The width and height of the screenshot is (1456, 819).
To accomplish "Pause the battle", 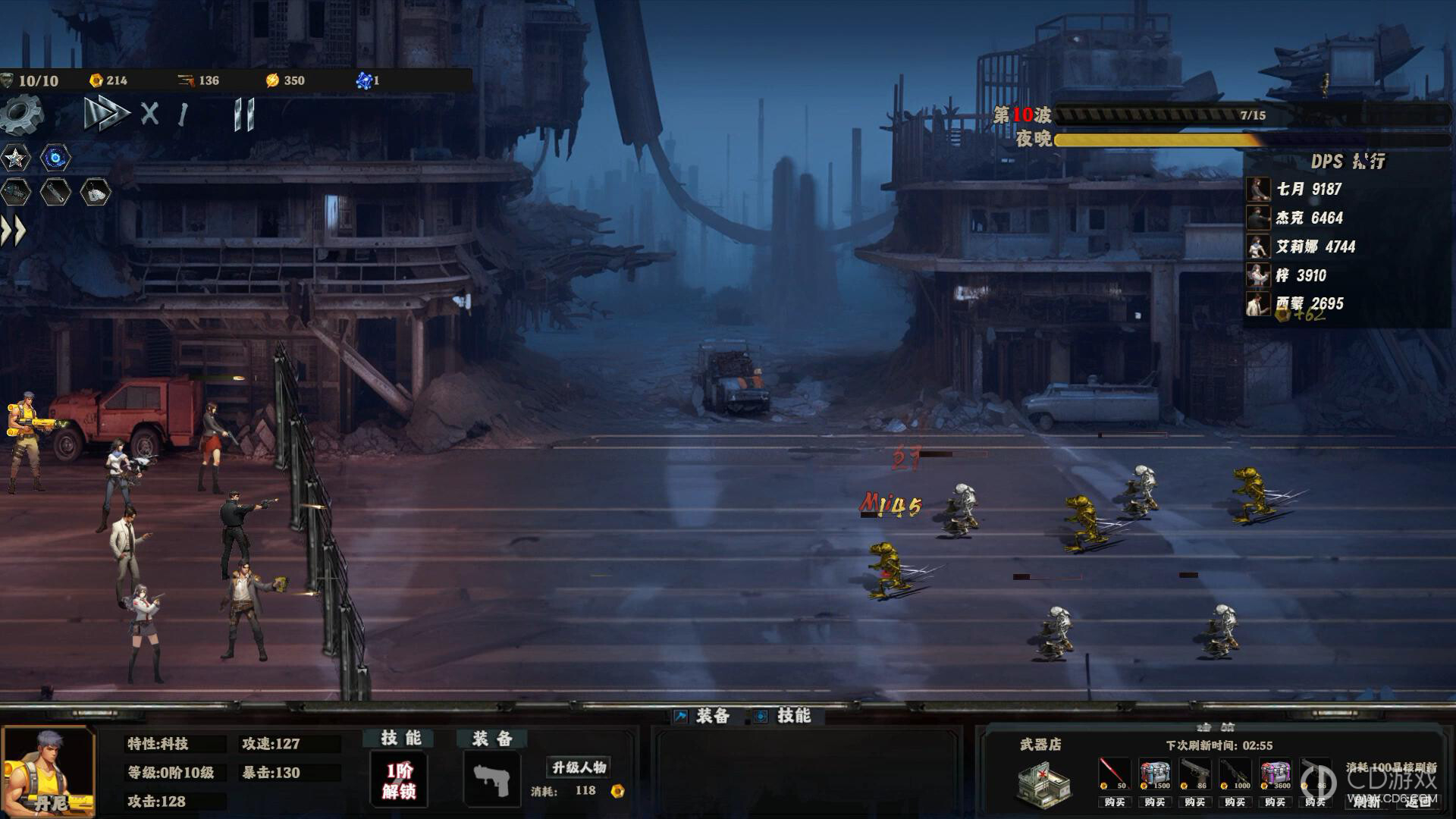I will (x=244, y=115).
